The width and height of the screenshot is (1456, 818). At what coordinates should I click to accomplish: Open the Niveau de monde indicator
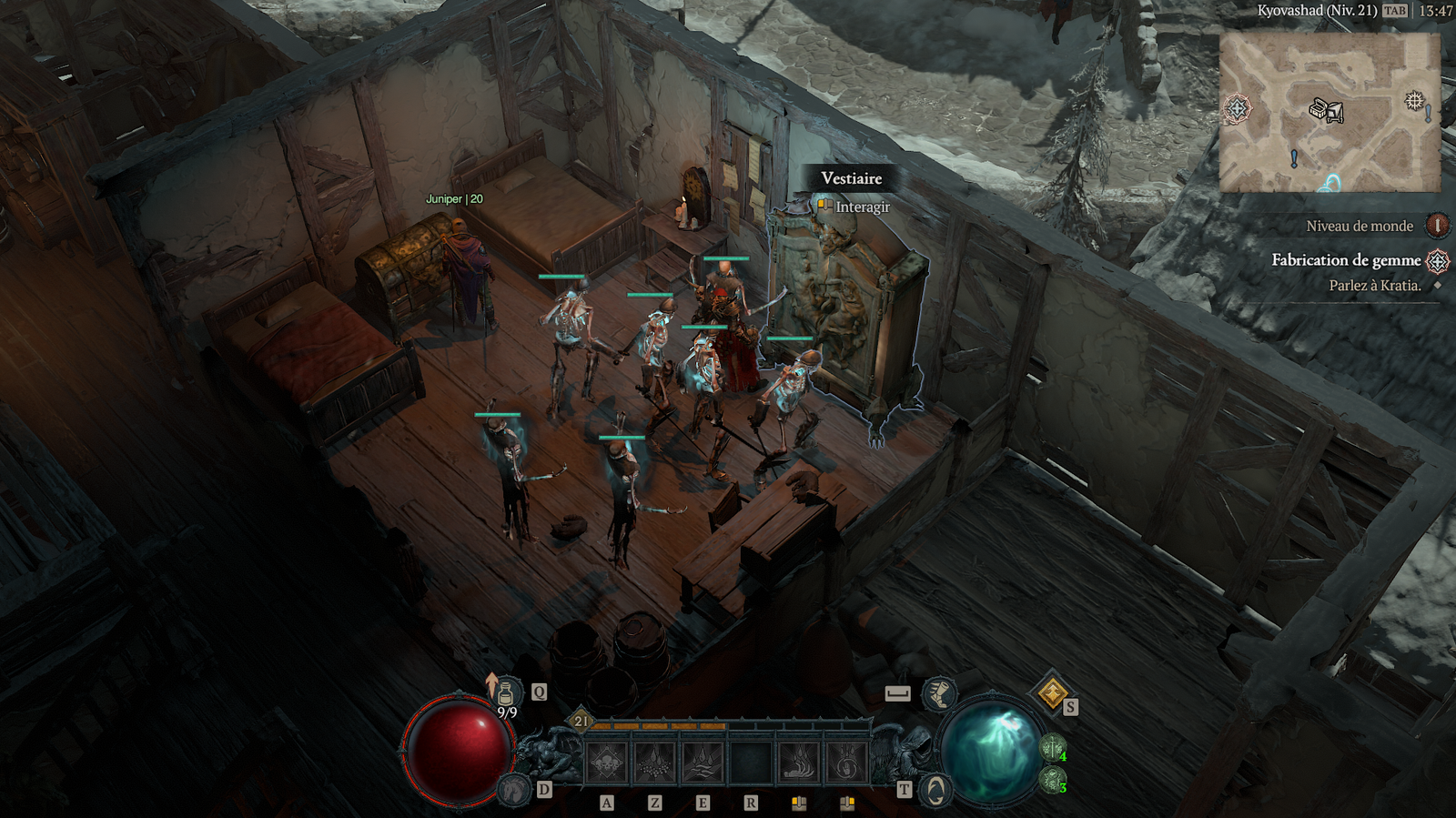tap(1438, 226)
